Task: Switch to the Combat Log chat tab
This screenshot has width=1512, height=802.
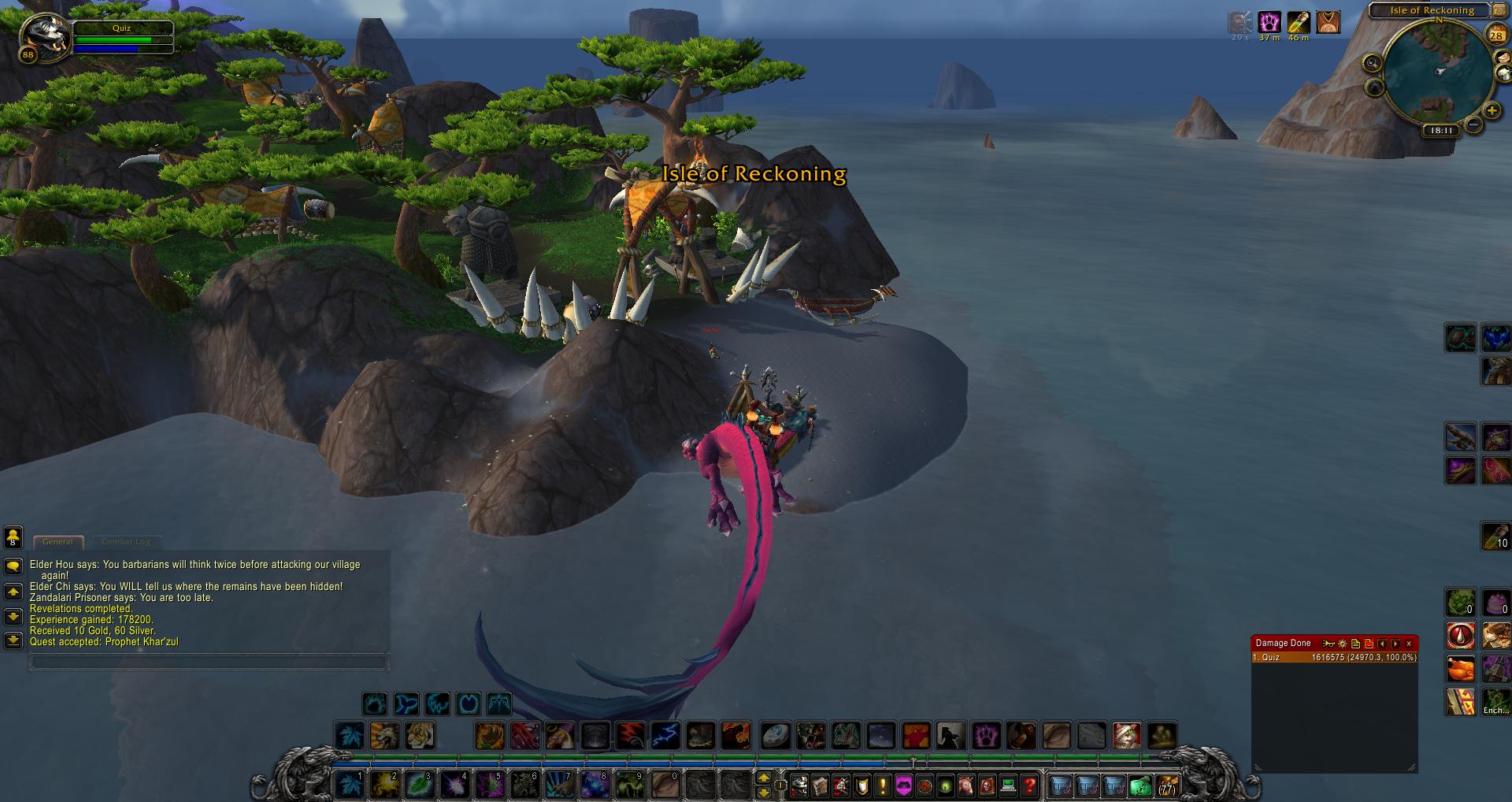Action: (x=126, y=542)
